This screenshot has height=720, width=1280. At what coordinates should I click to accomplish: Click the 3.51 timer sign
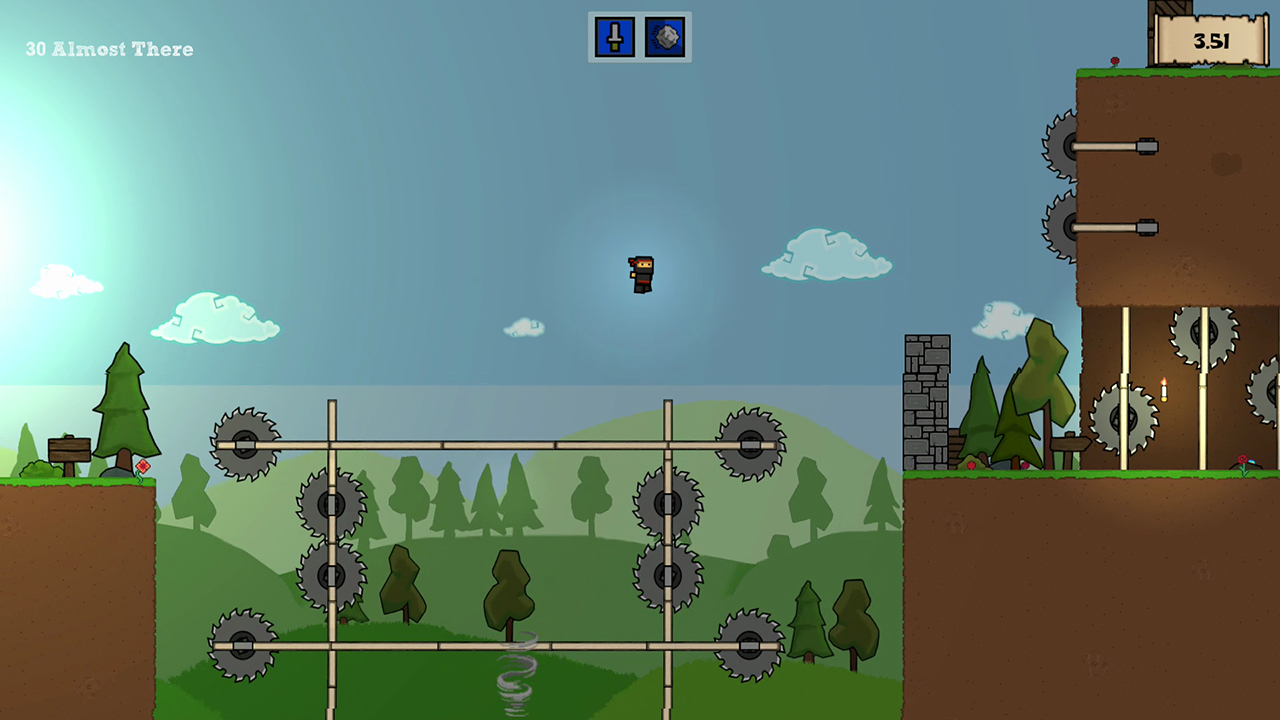1210,42
